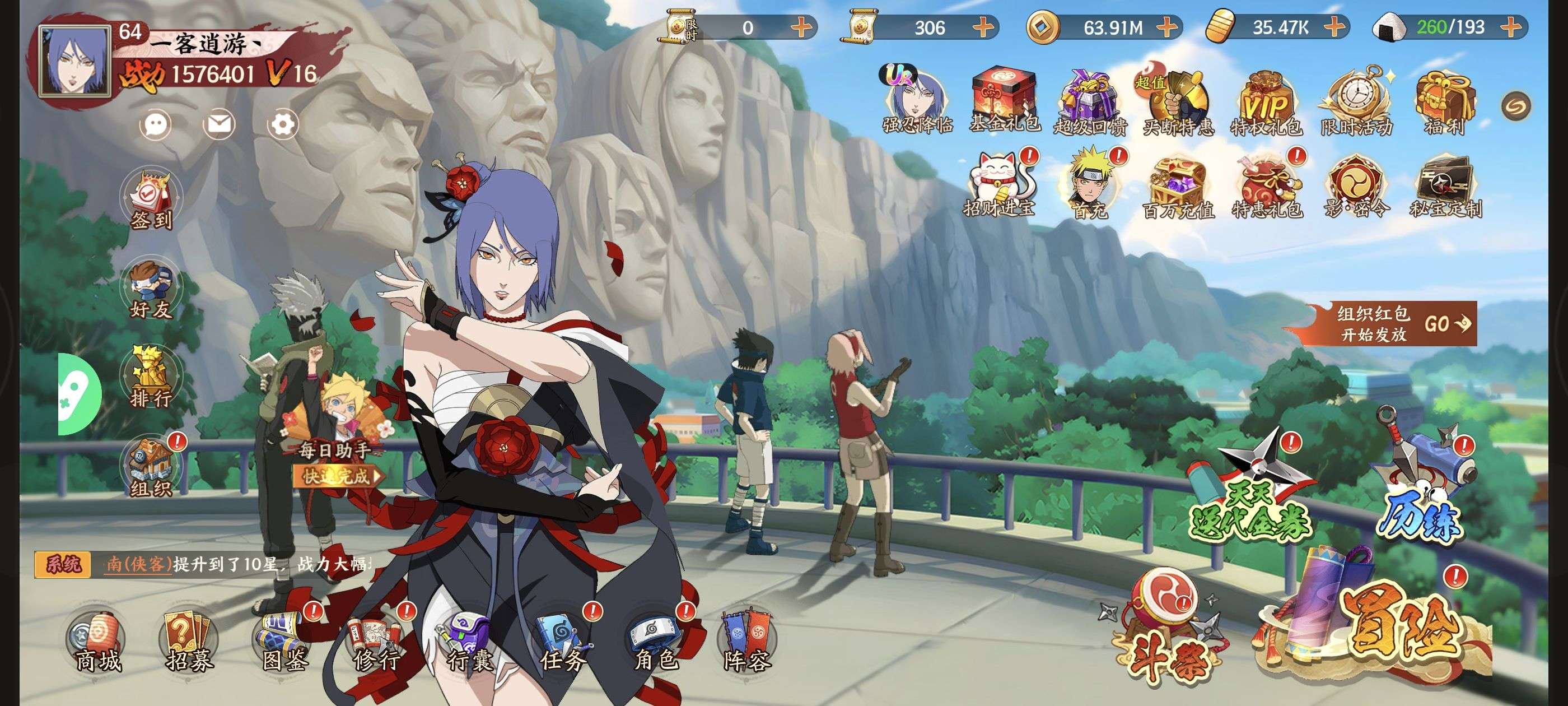Image resolution: width=1568 pixels, height=706 pixels.
Task: Open the 招募 recruit screen
Action: (189, 643)
